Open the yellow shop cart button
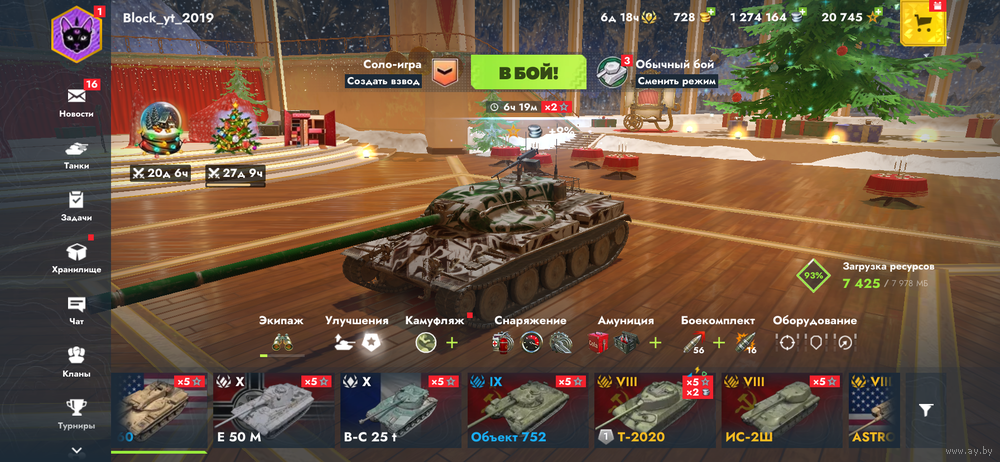 click(923, 22)
